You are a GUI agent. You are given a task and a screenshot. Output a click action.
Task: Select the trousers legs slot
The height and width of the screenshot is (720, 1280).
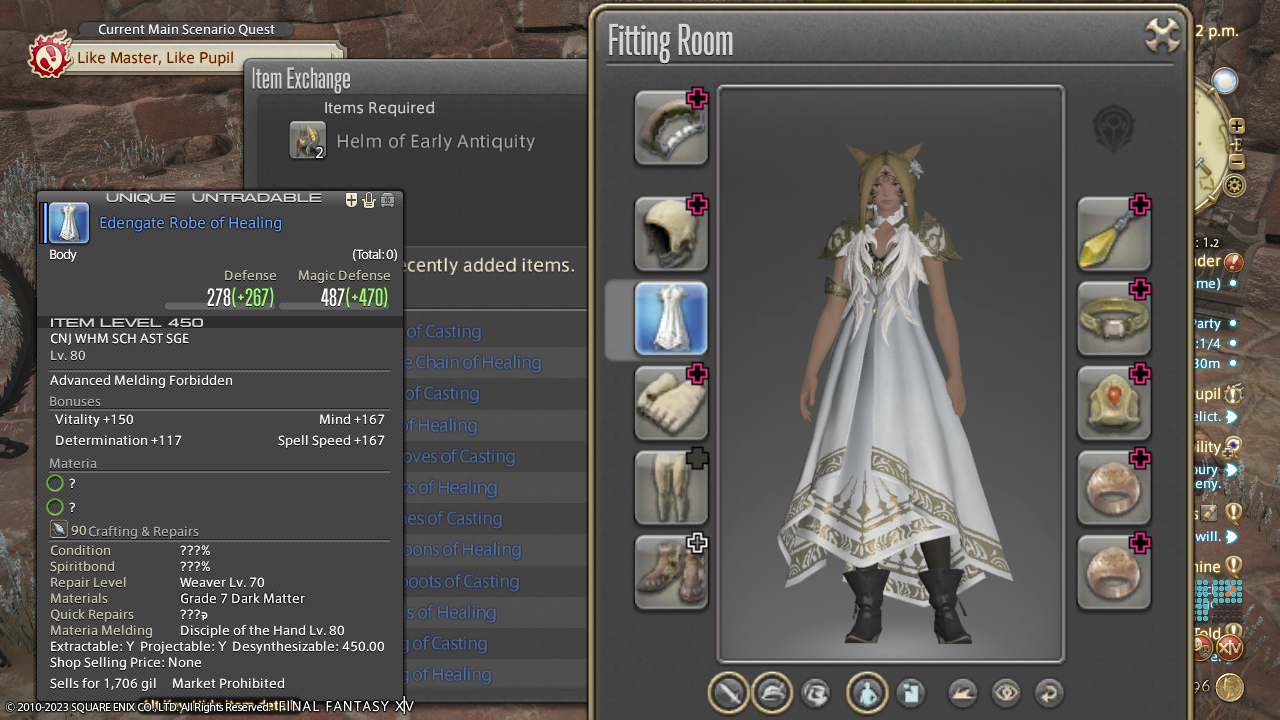pos(671,488)
